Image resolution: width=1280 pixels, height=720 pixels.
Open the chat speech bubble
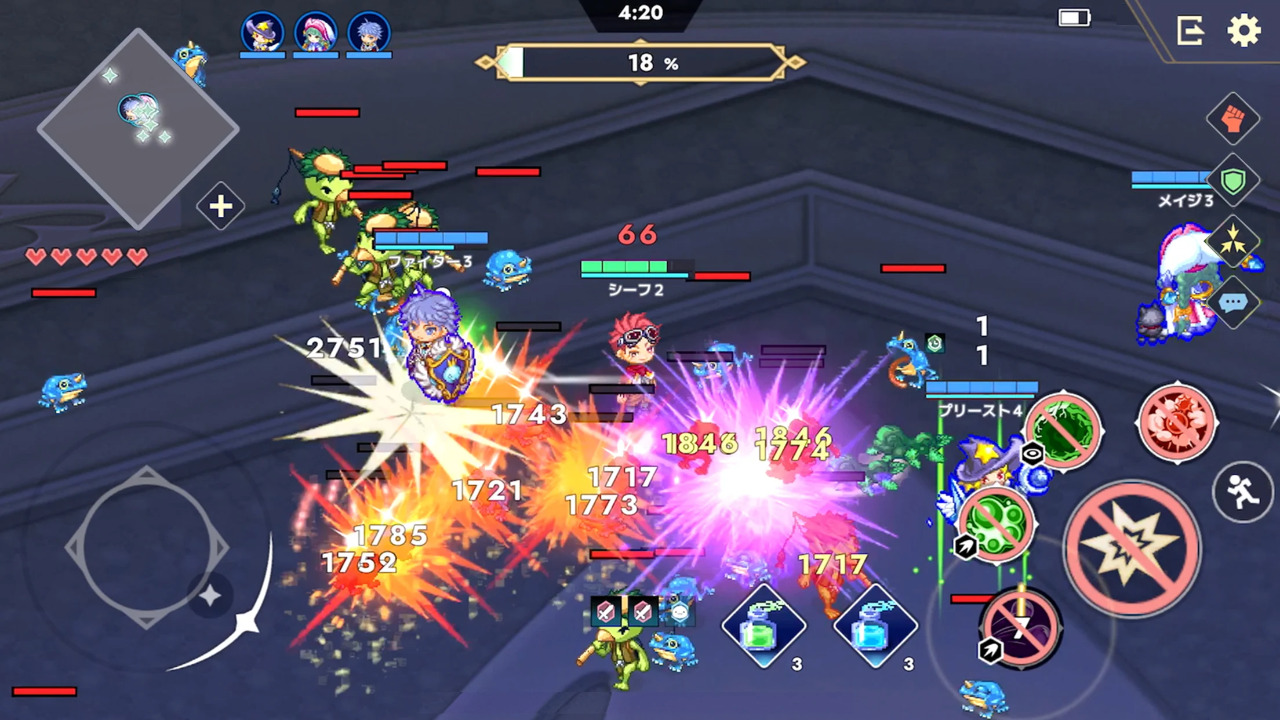point(1233,301)
